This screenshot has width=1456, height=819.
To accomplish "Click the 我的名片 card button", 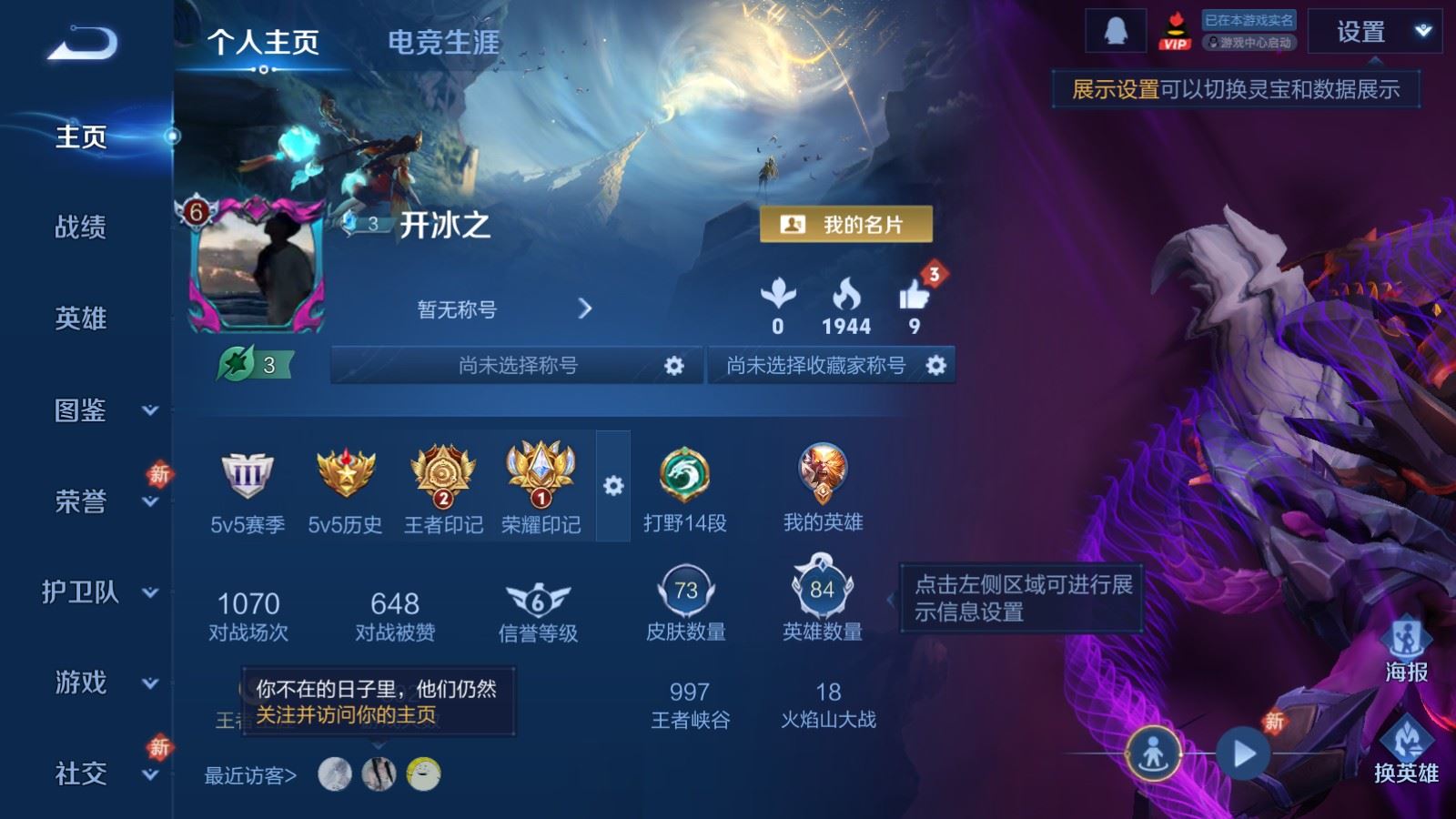I will coord(845,225).
